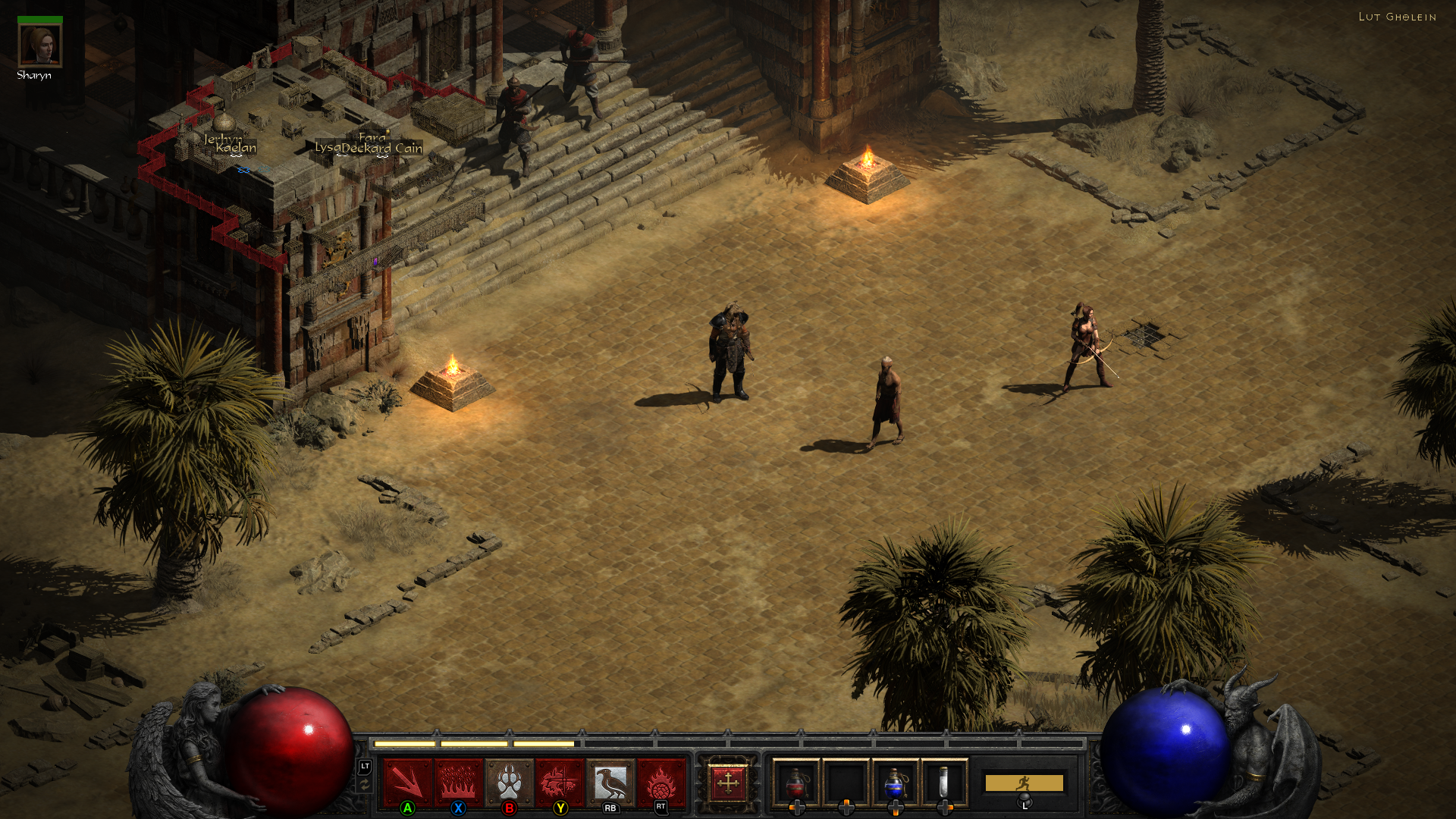Activate the flames skill icon
The width and height of the screenshot is (1456, 819).
coord(459,782)
